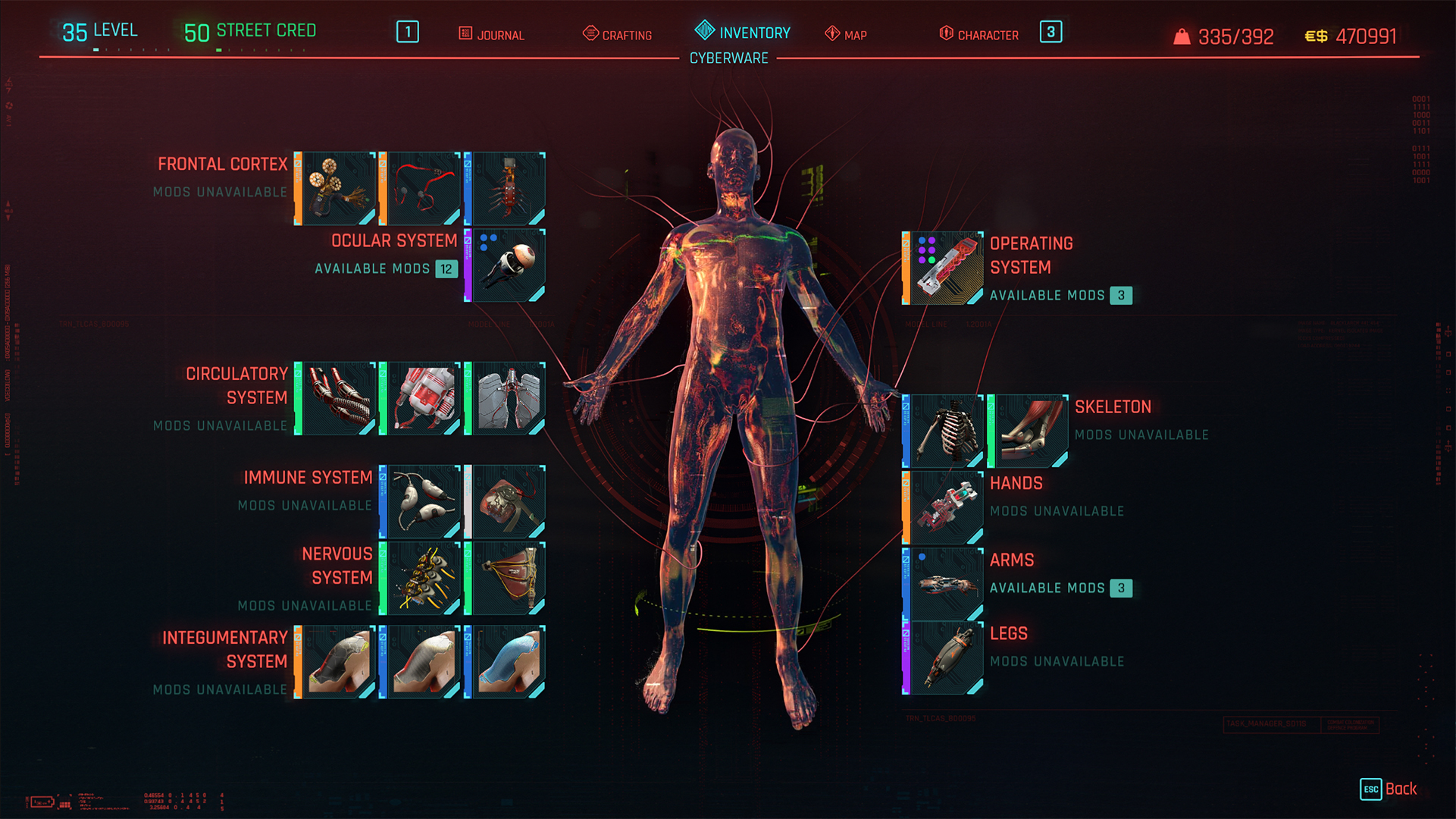
Task: Pick the frontal cortex spider-like implant
Action: coord(506,189)
